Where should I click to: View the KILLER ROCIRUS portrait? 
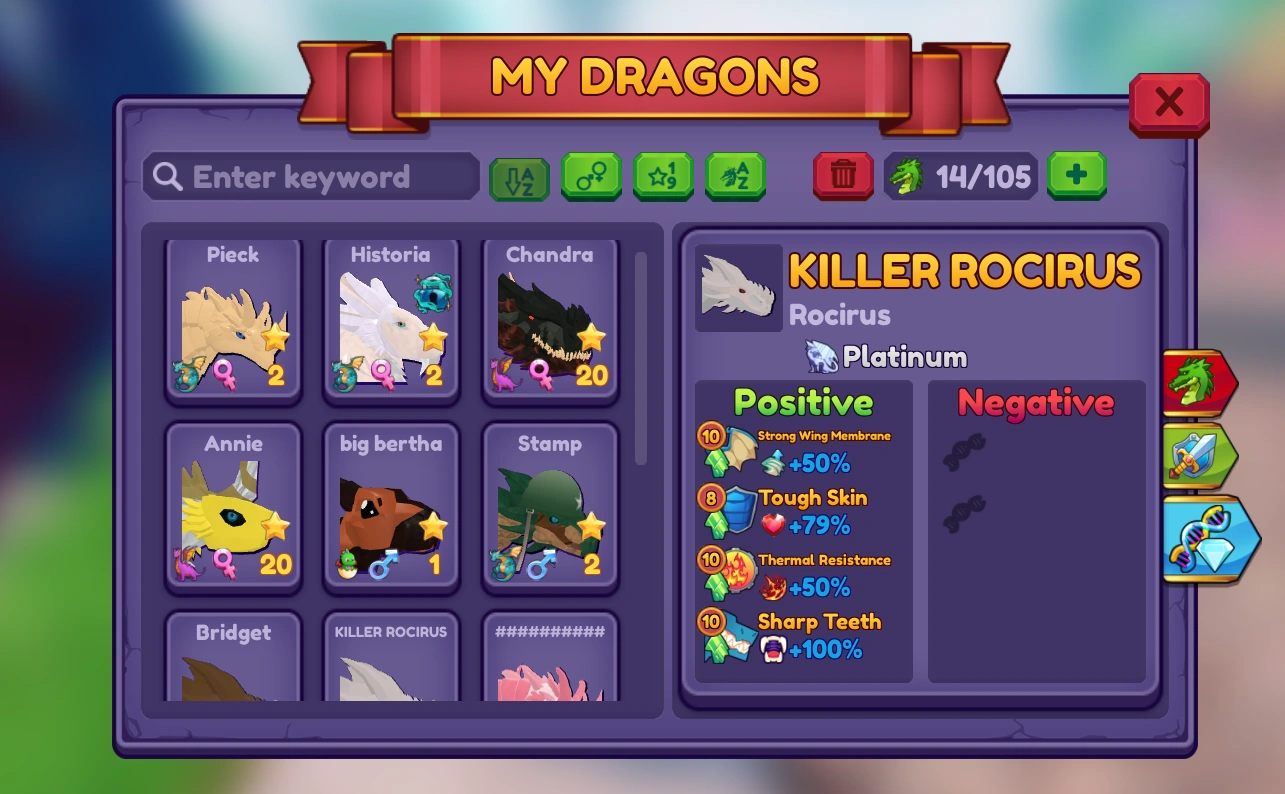click(738, 287)
